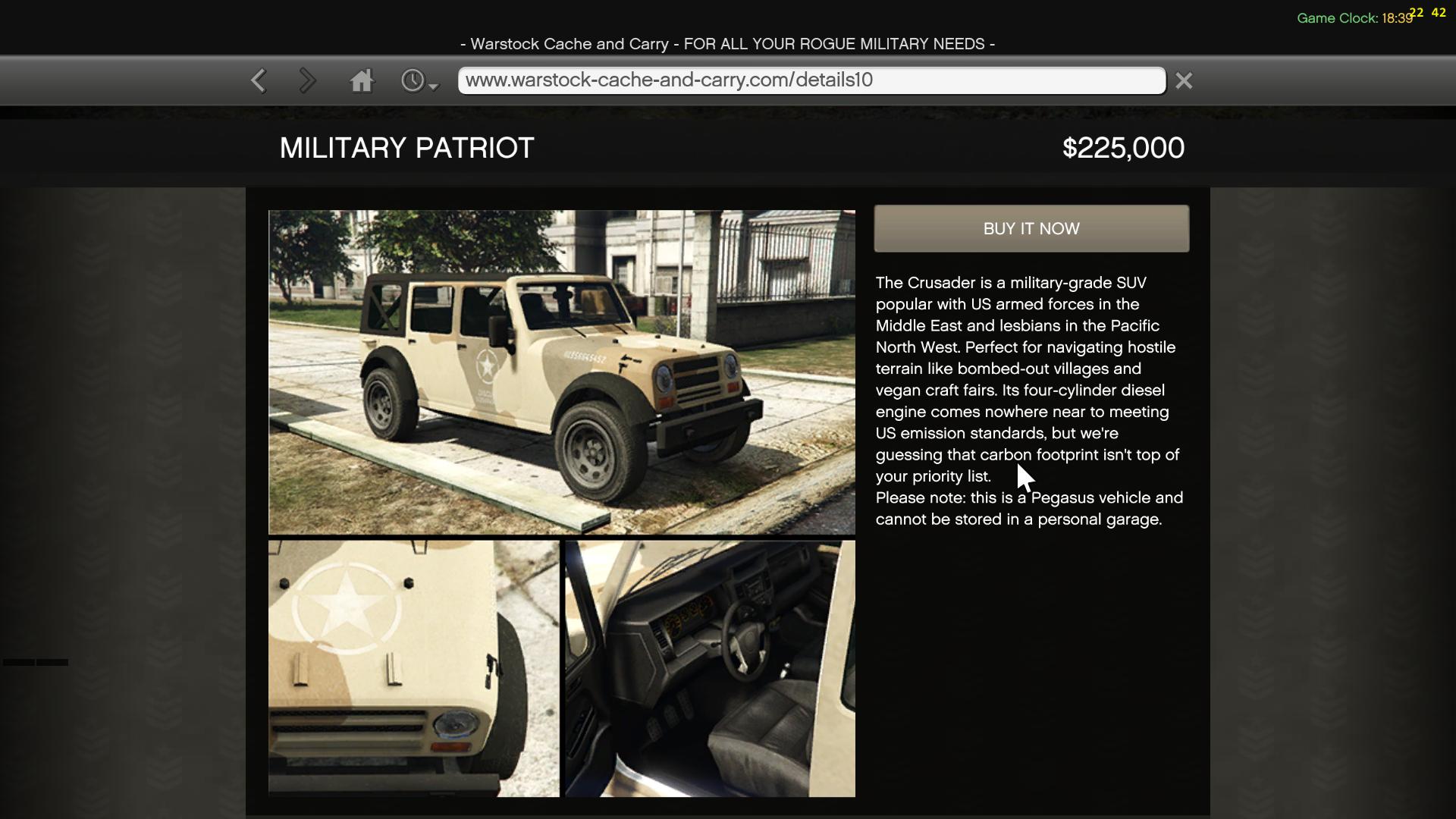Go forward to the next web page
This screenshot has height=819, width=1456.
(x=307, y=80)
